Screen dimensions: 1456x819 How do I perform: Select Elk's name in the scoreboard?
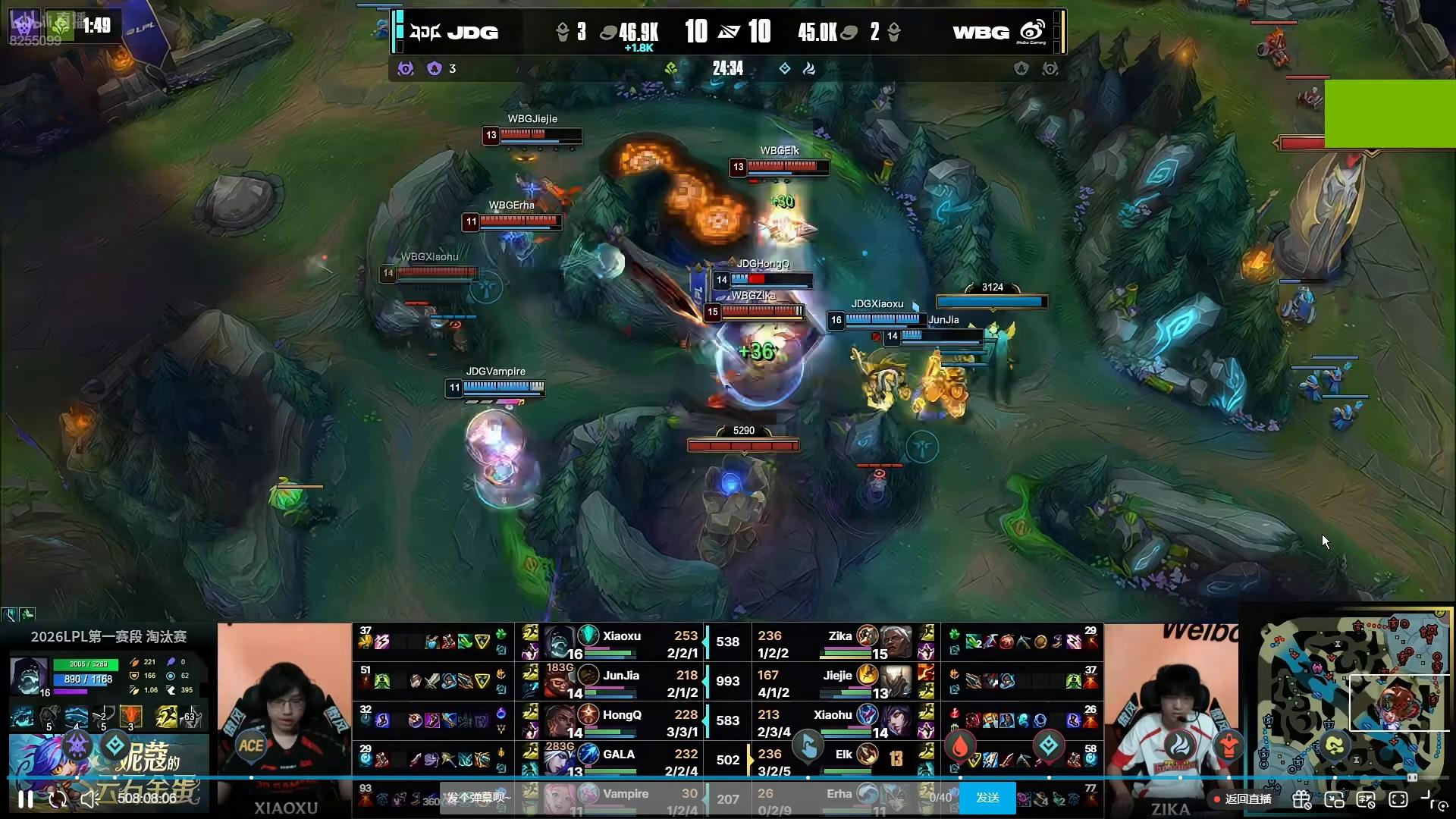pos(843,755)
